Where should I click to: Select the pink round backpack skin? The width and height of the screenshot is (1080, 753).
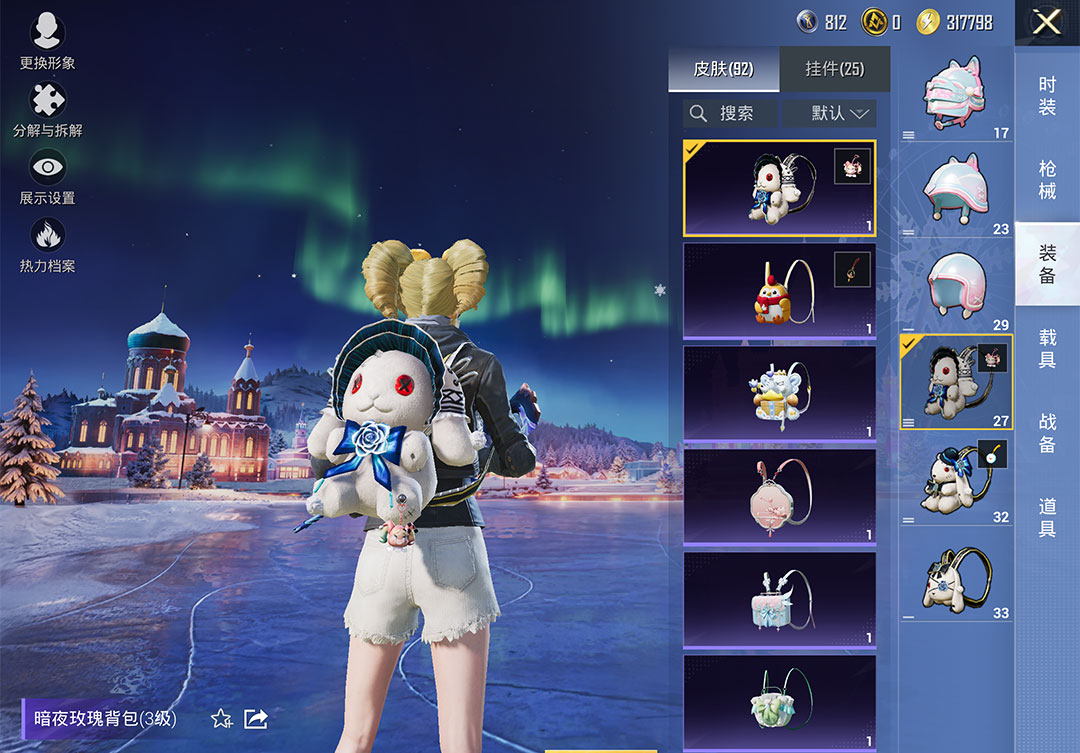coord(779,496)
